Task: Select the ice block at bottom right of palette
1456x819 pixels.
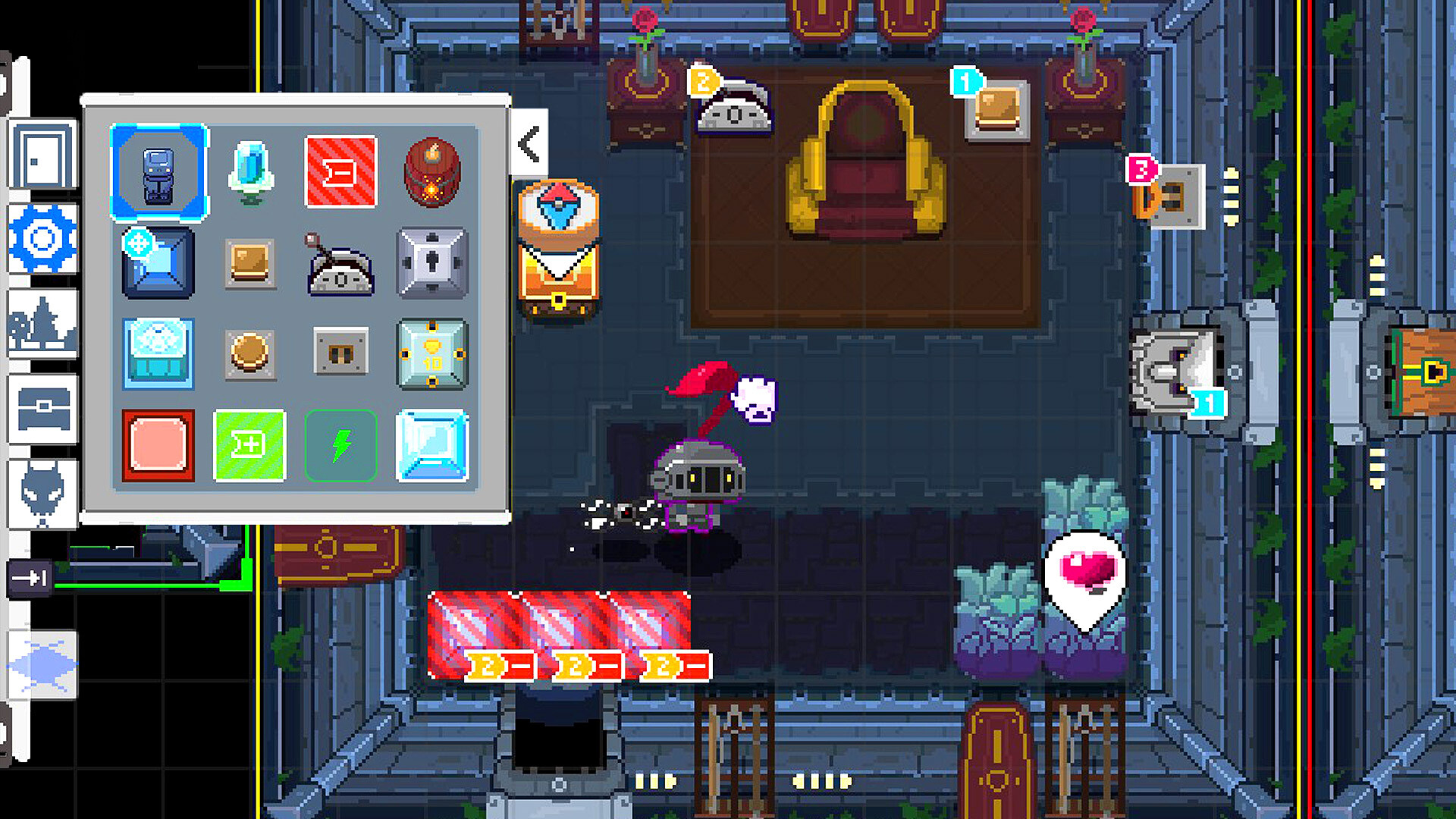Action: click(433, 446)
